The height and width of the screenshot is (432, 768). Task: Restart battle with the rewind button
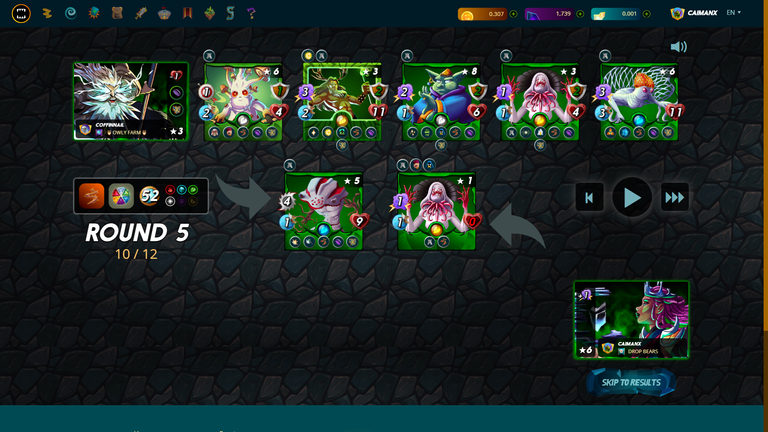[x=589, y=197]
